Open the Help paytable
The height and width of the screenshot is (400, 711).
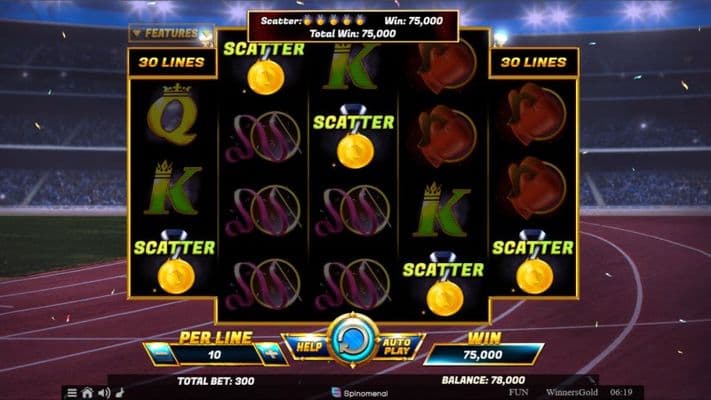(307, 346)
